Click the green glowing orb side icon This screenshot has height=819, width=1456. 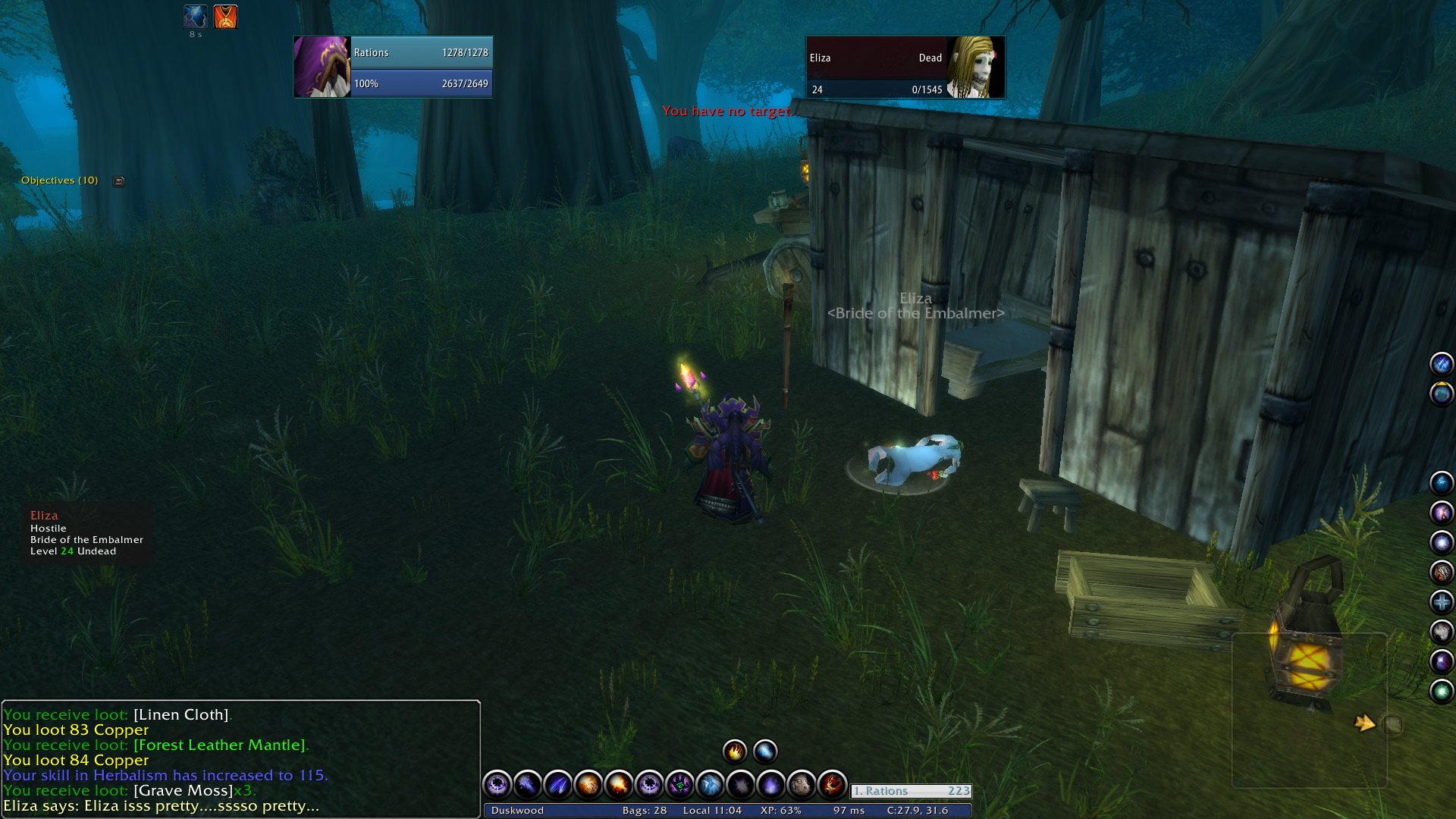click(x=1441, y=691)
